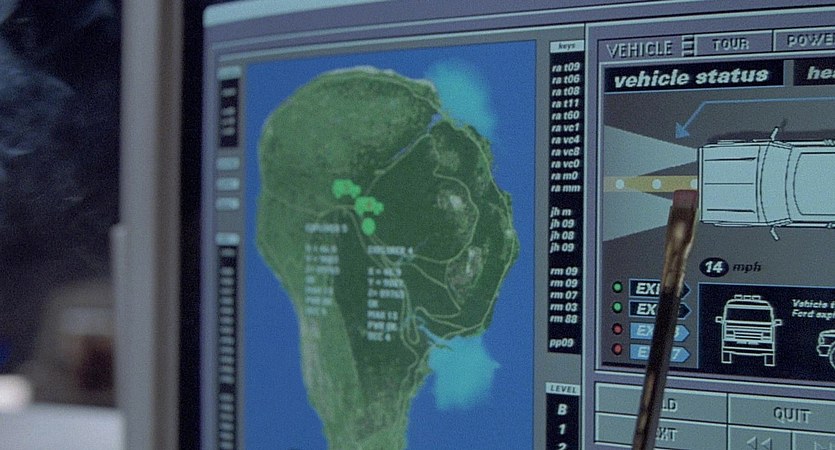Choose level B in the LEVEL list

[x=562, y=409]
